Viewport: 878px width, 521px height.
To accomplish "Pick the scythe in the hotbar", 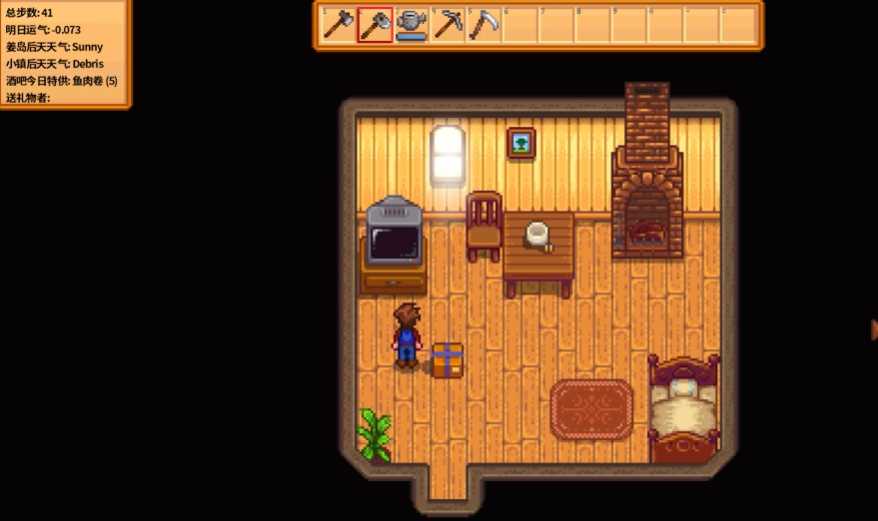I will 484,24.
